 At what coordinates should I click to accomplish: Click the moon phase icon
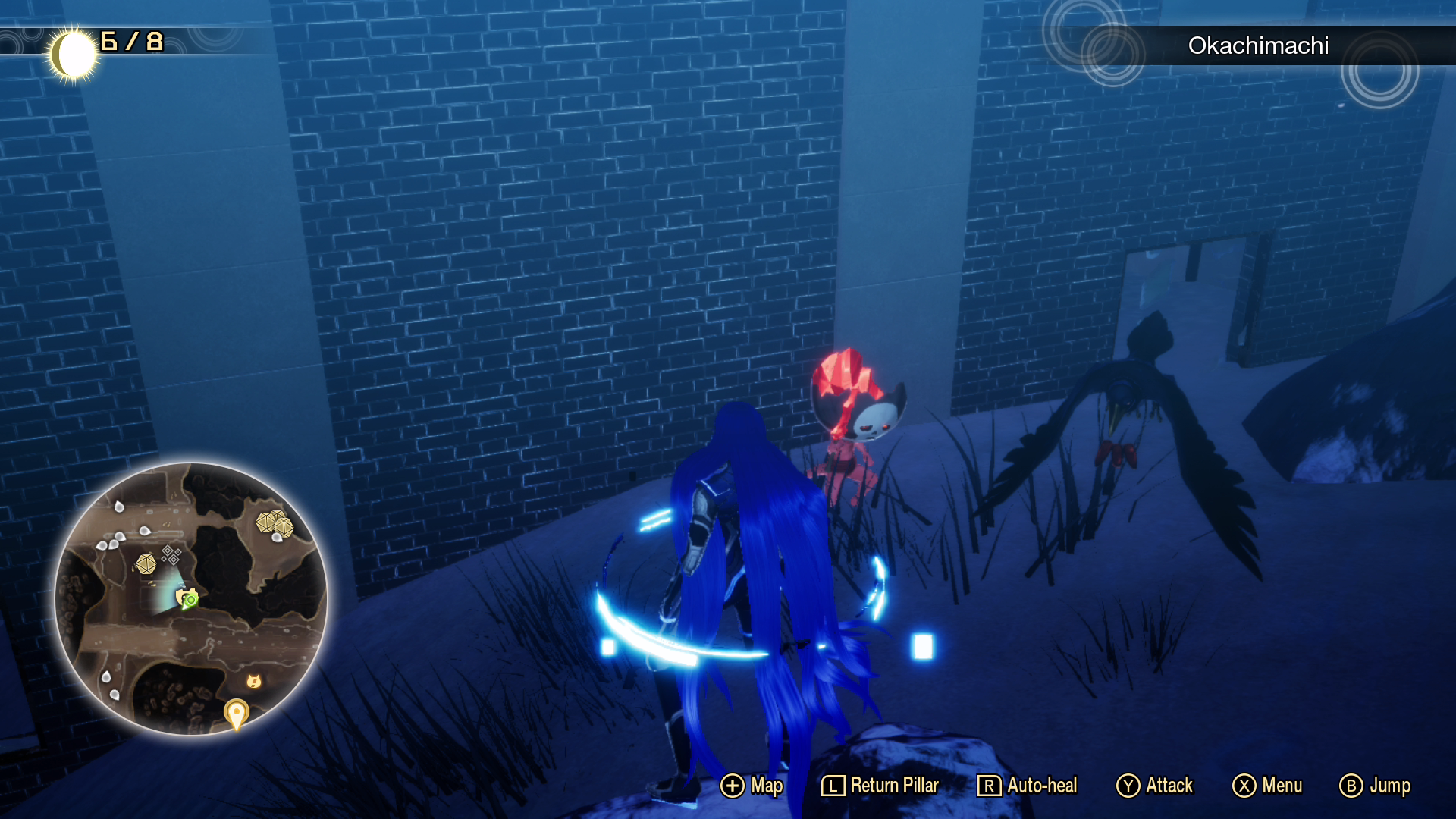click(74, 55)
